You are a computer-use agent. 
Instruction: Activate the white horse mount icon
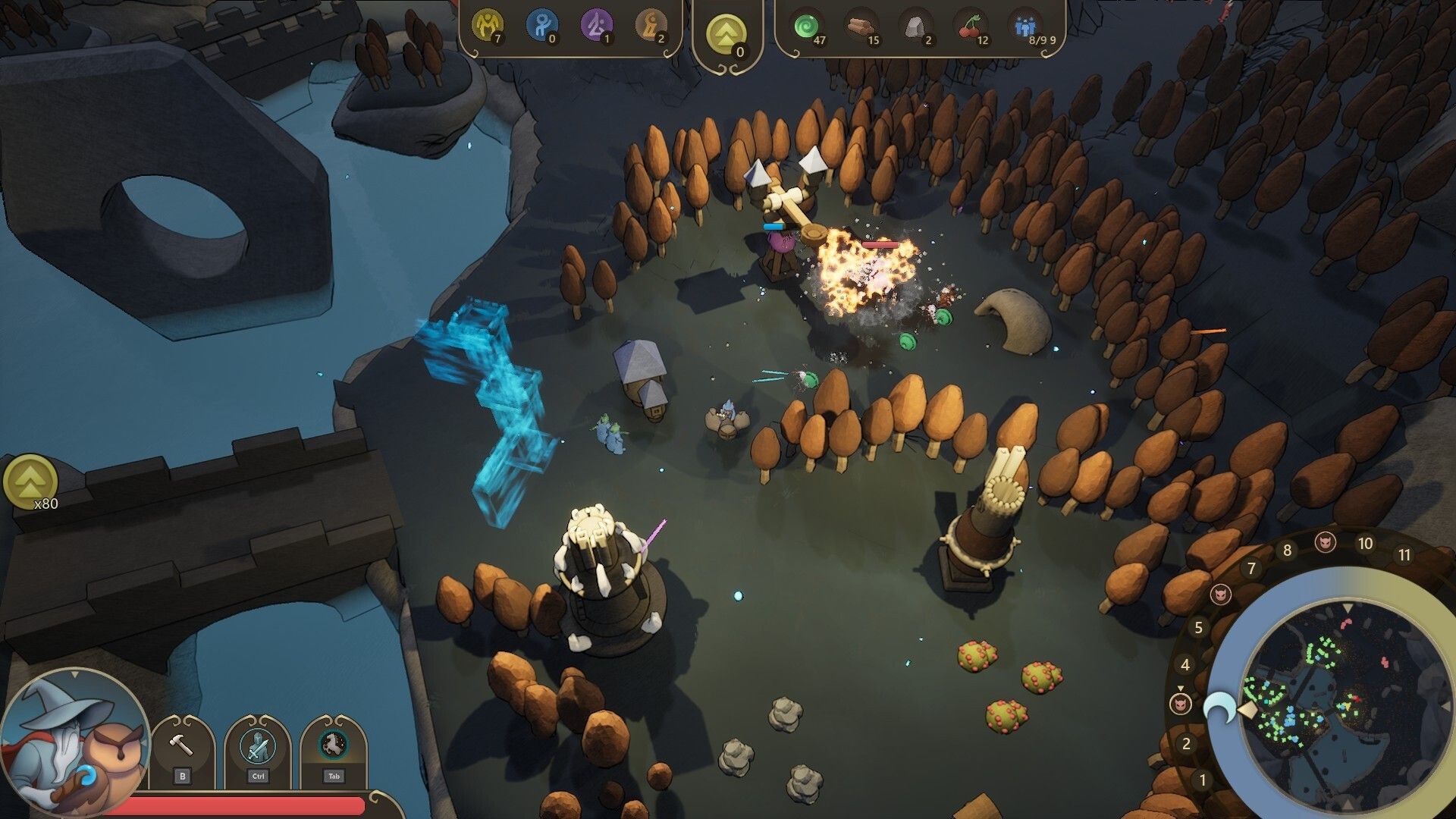click(333, 745)
